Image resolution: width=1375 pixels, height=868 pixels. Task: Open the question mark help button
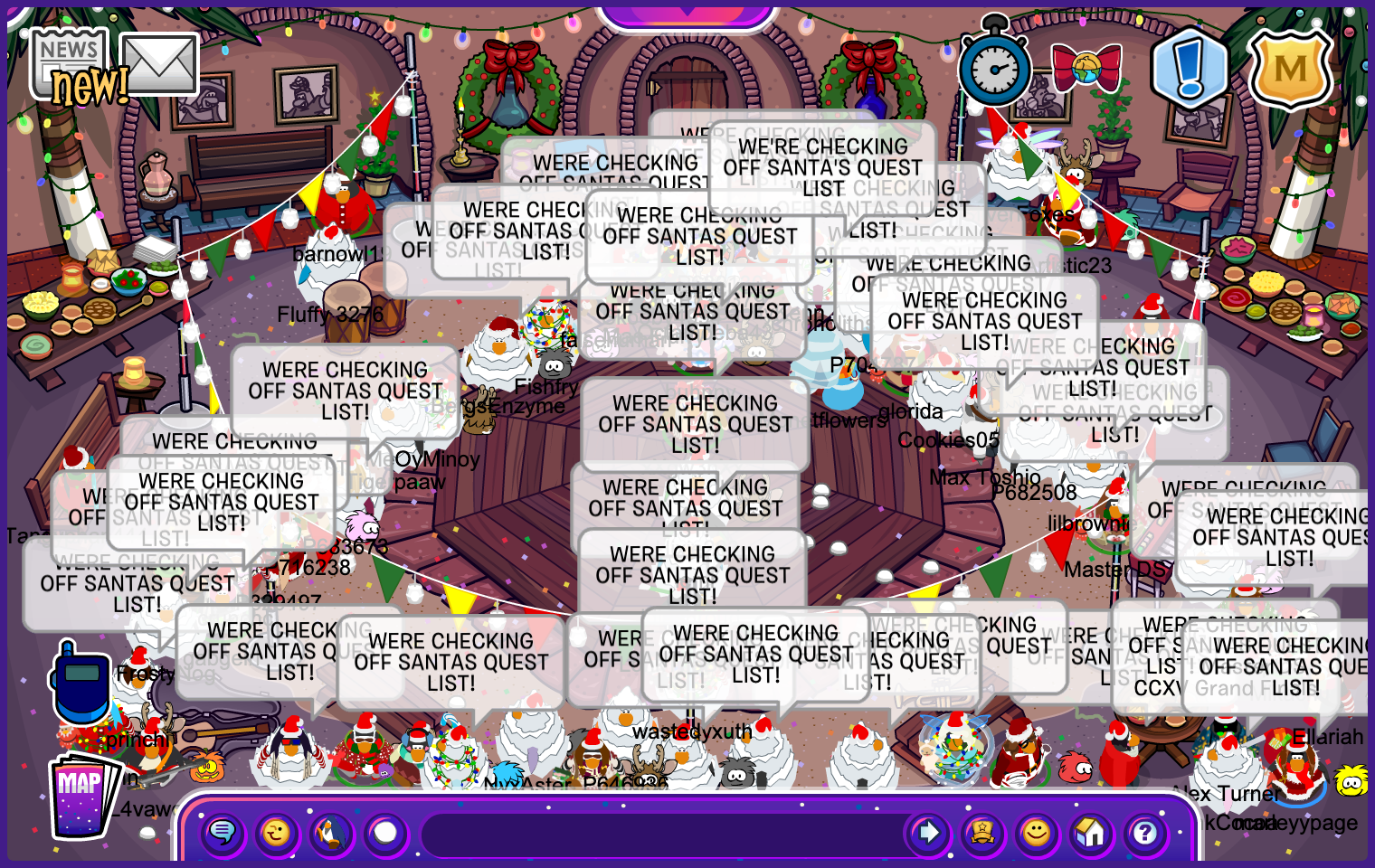pyautogui.click(x=1145, y=832)
